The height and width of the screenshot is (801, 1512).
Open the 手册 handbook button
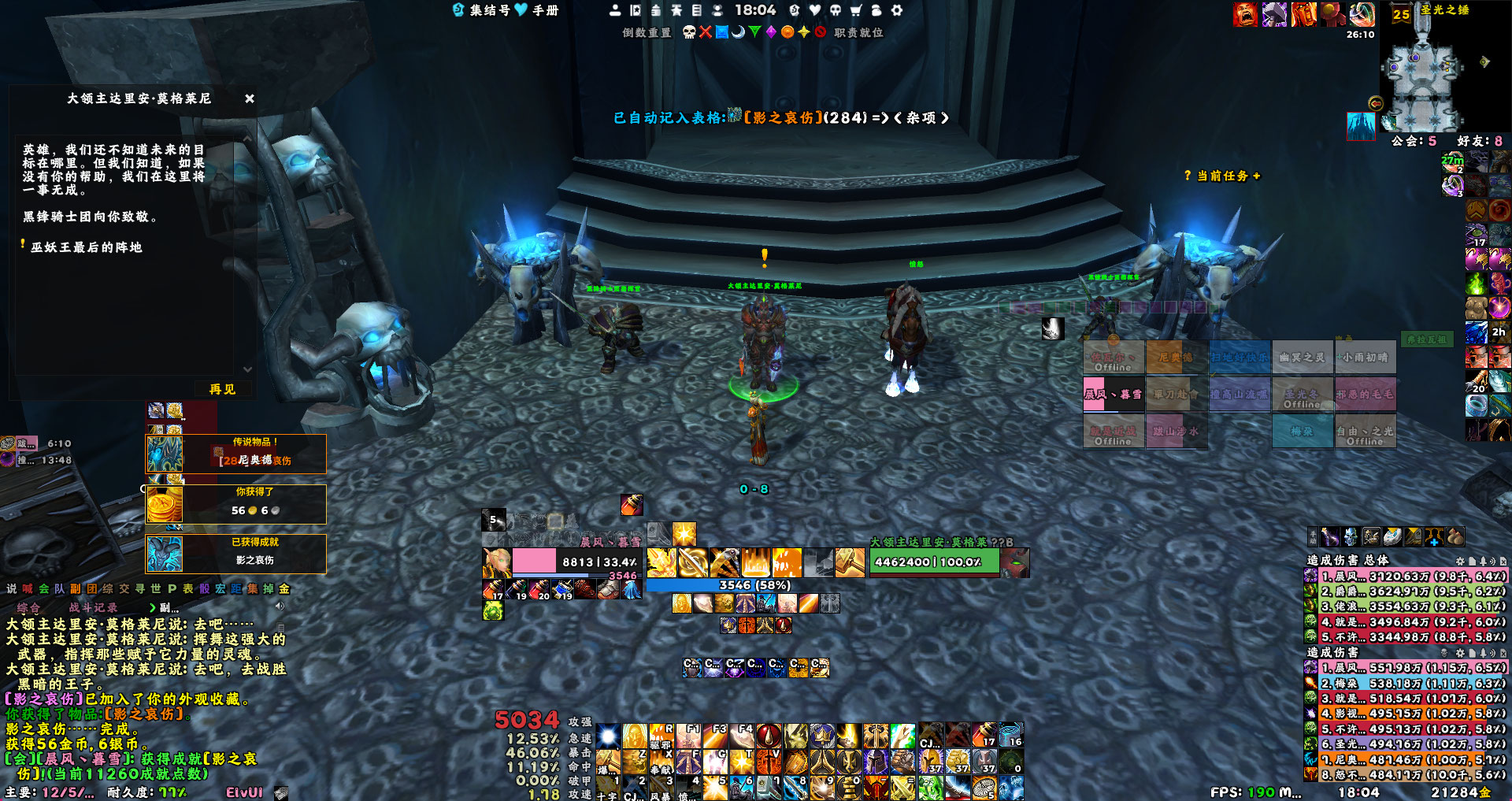click(x=540, y=10)
